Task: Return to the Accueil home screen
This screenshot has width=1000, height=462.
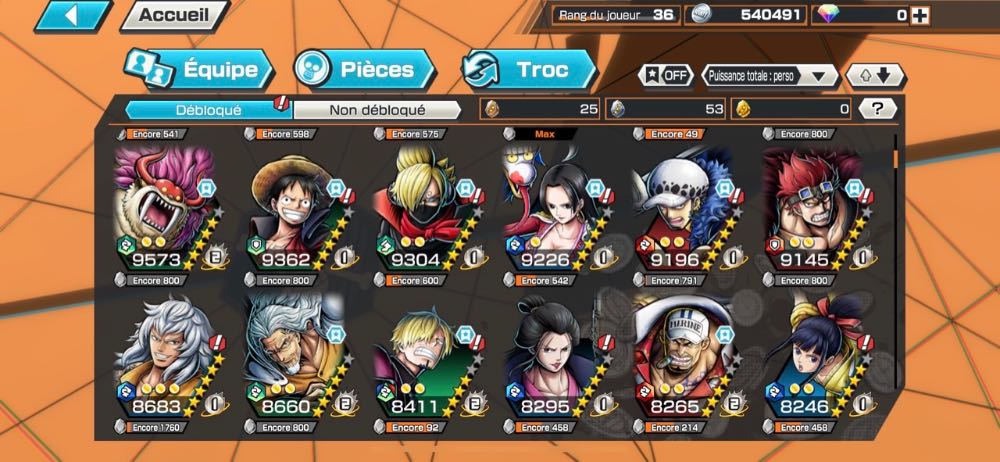Action: coord(173,15)
